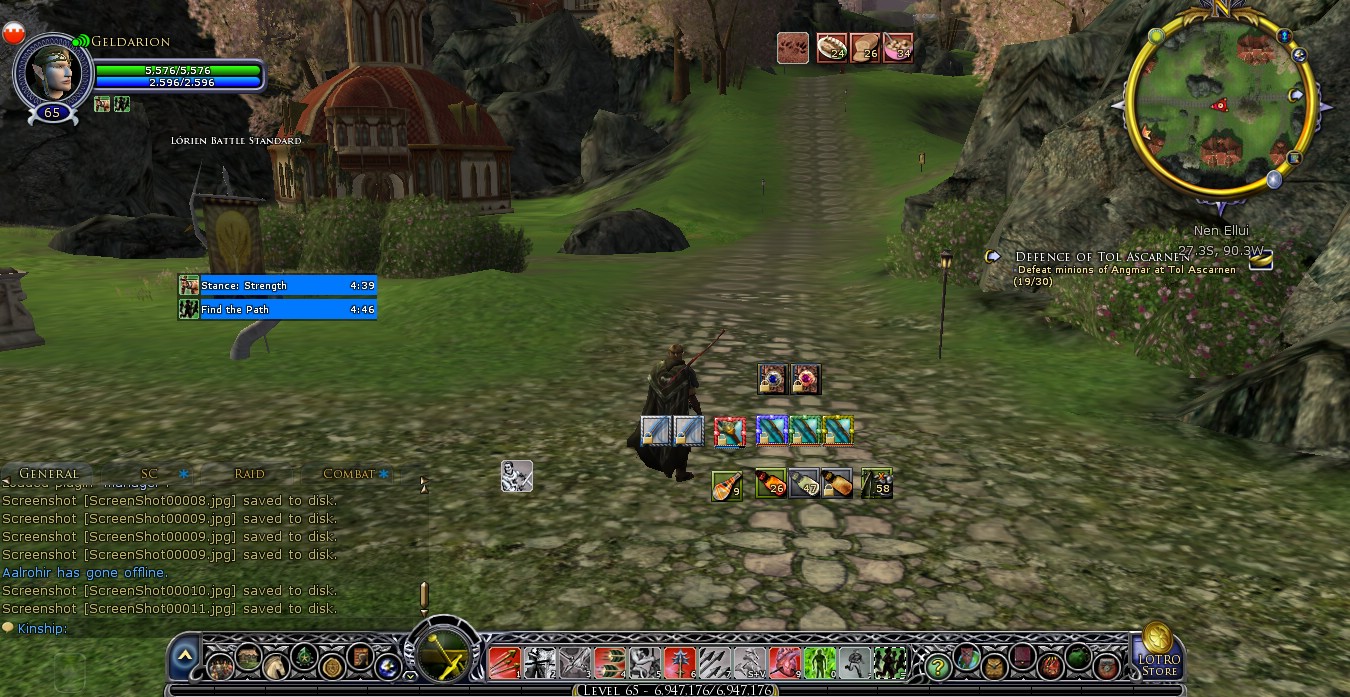
Task: Activate the golden sword auto-attack button
Action: coord(441,655)
